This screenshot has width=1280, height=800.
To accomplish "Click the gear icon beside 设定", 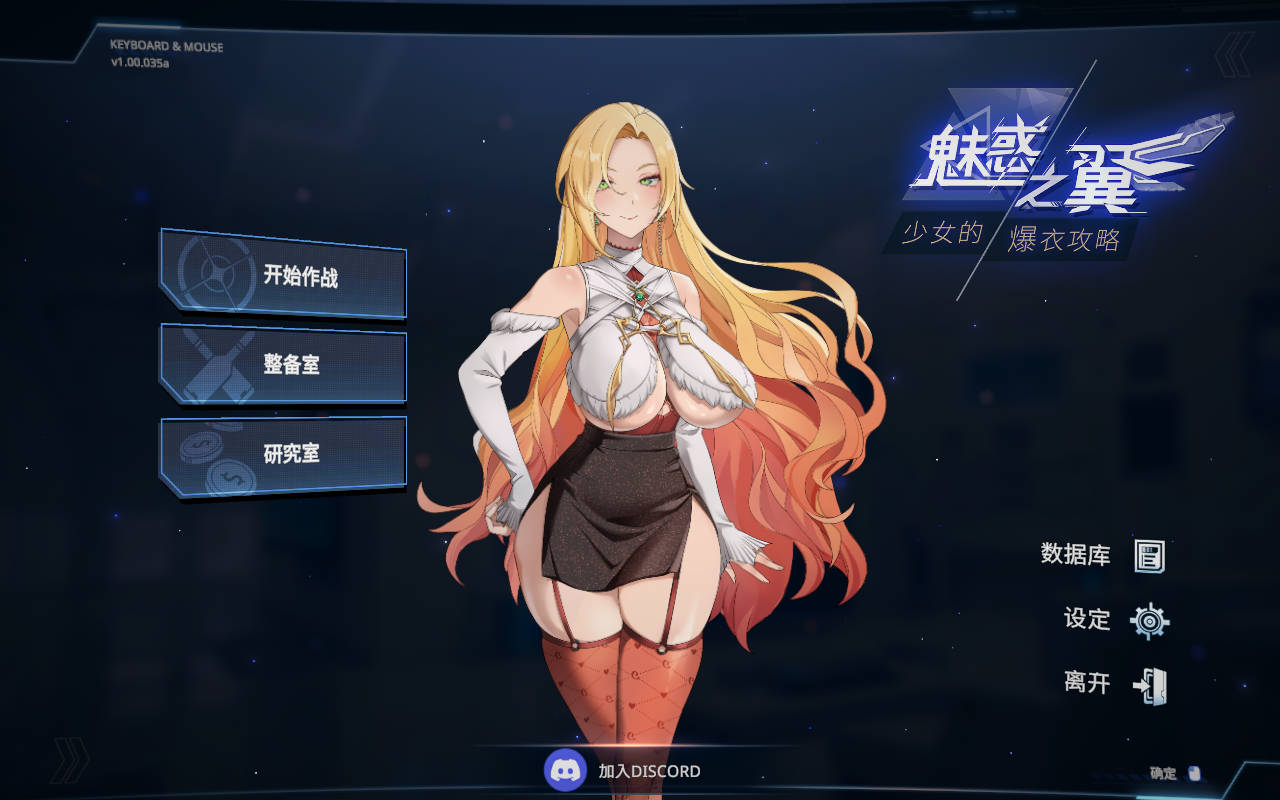I will (x=1150, y=620).
